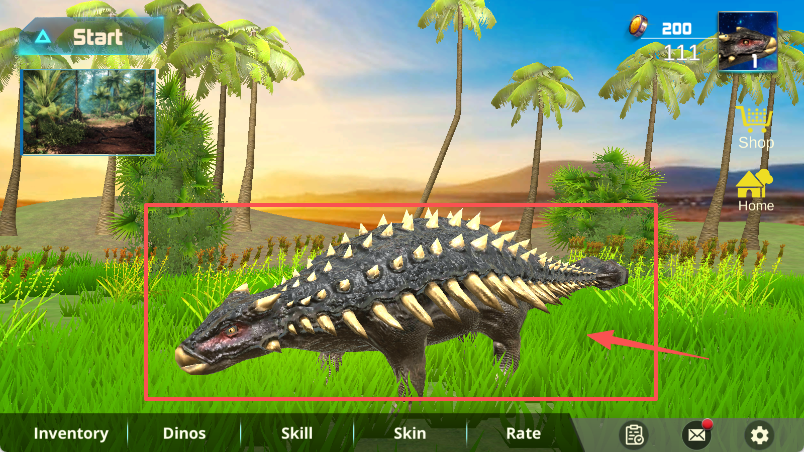The image size is (804, 452).
Task: Go to Home with the house icon
Action: [755, 185]
